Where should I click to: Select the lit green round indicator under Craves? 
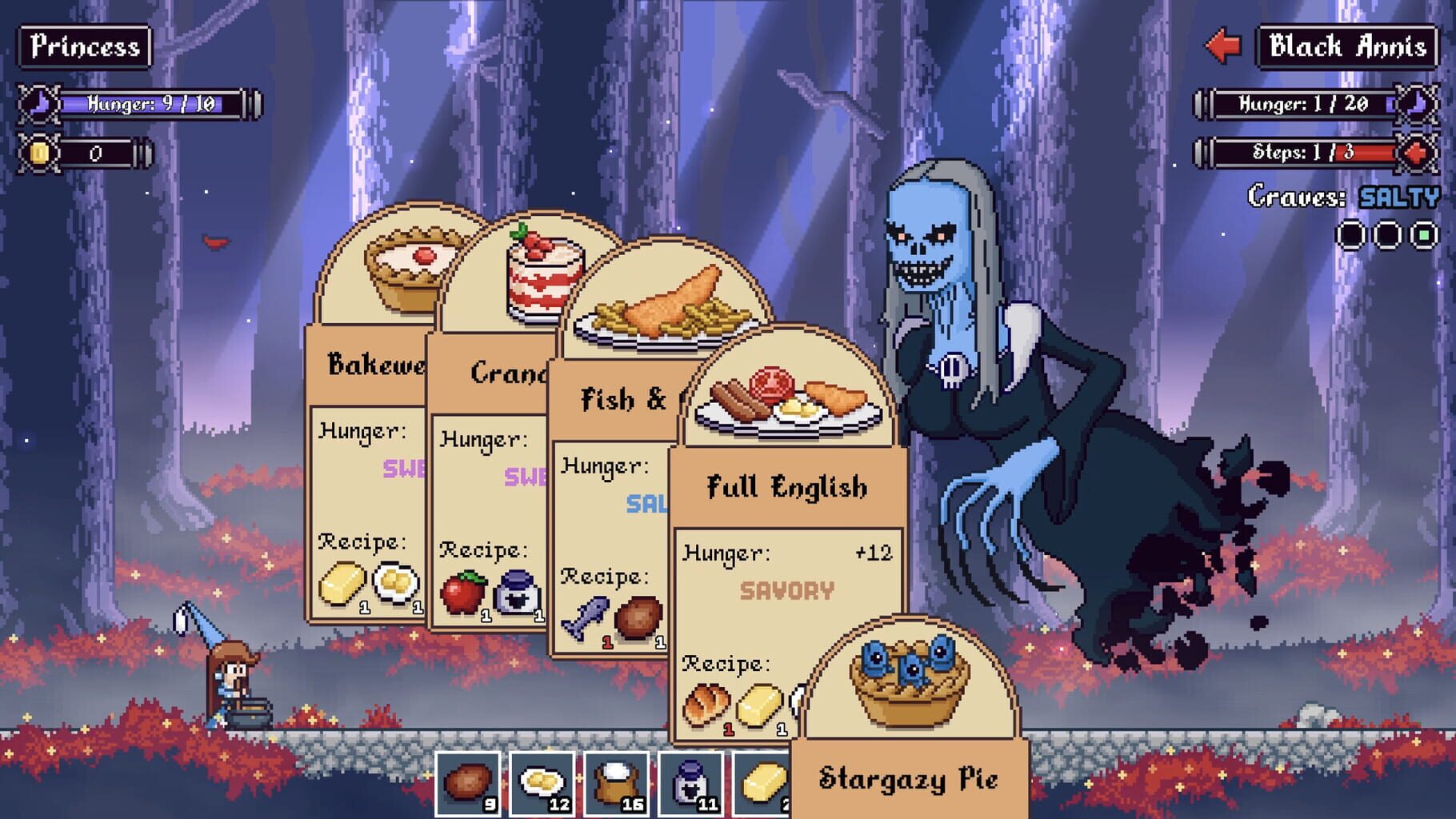pos(1424,233)
